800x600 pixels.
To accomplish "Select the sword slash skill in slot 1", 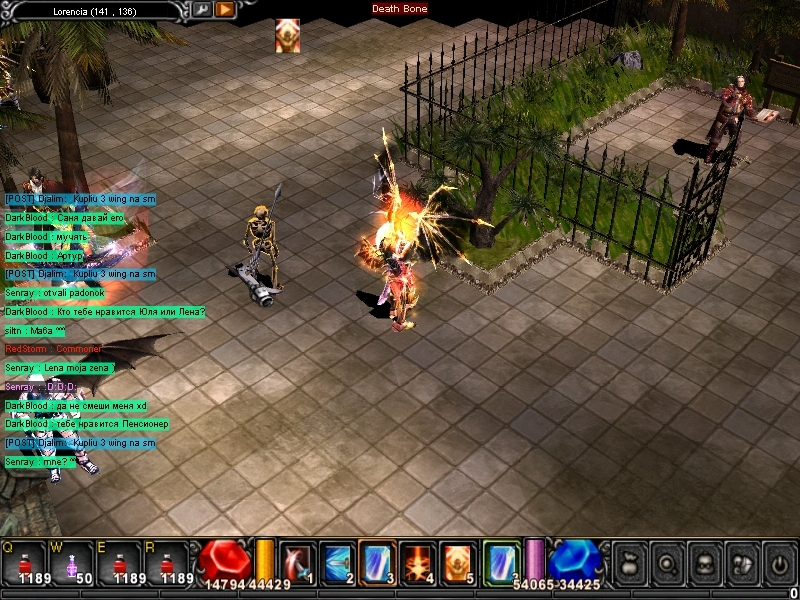I will 298,564.
